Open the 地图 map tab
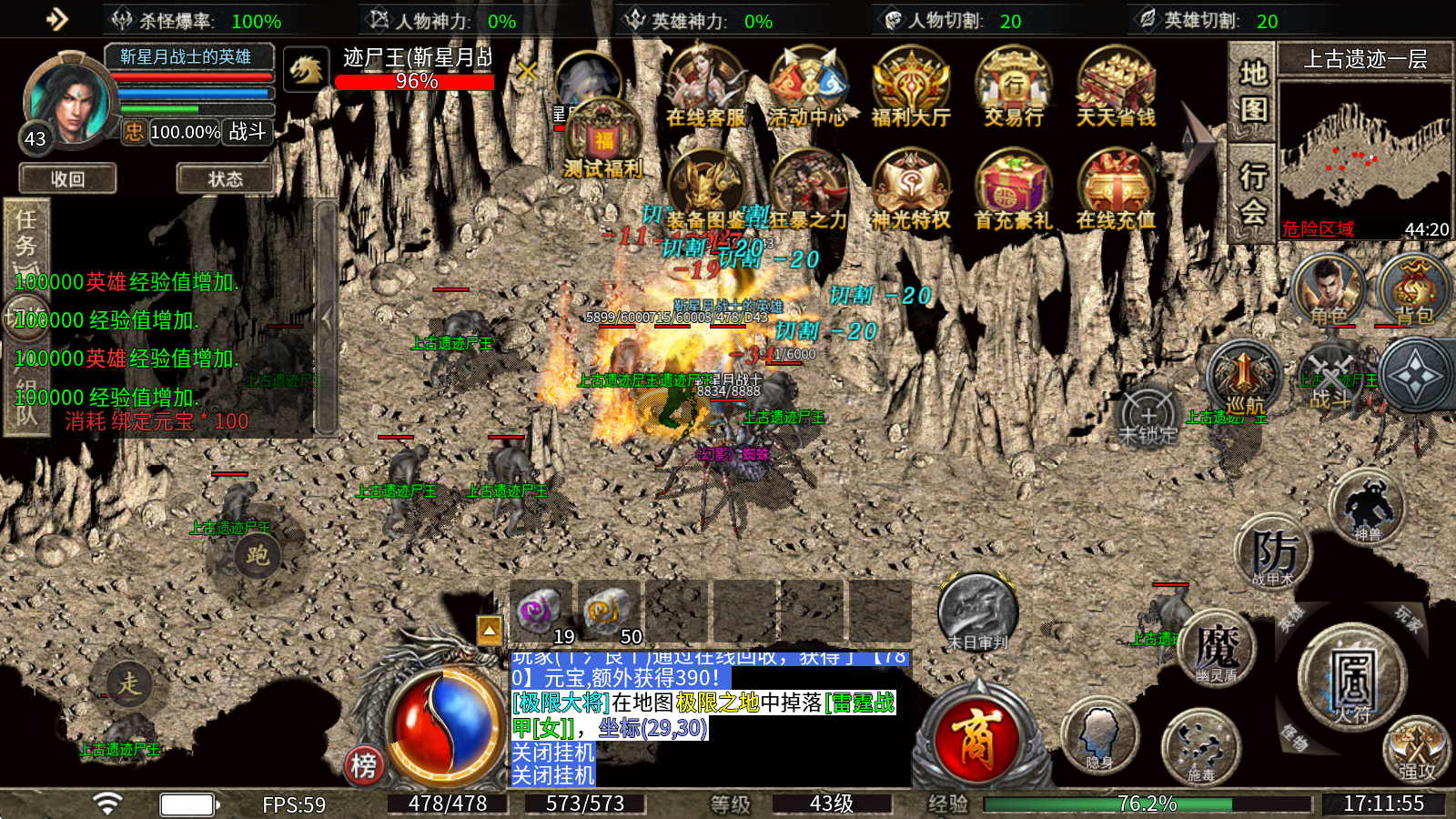 point(1253,91)
